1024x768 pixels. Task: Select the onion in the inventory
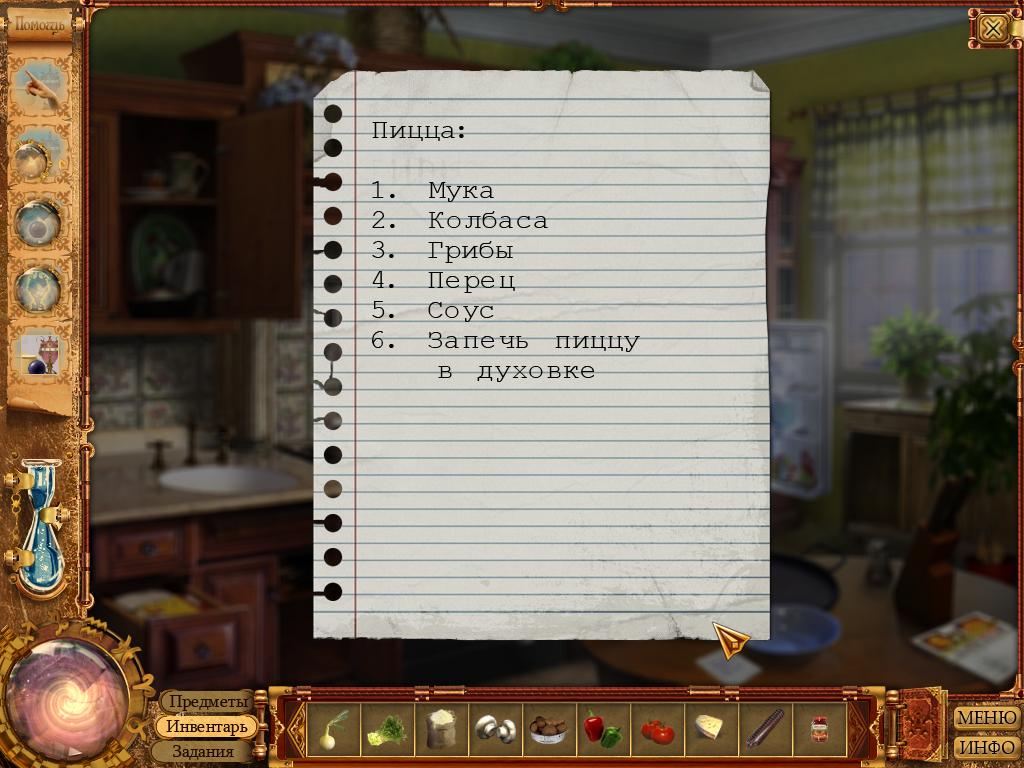pyautogui.click(x=331, y=728)
